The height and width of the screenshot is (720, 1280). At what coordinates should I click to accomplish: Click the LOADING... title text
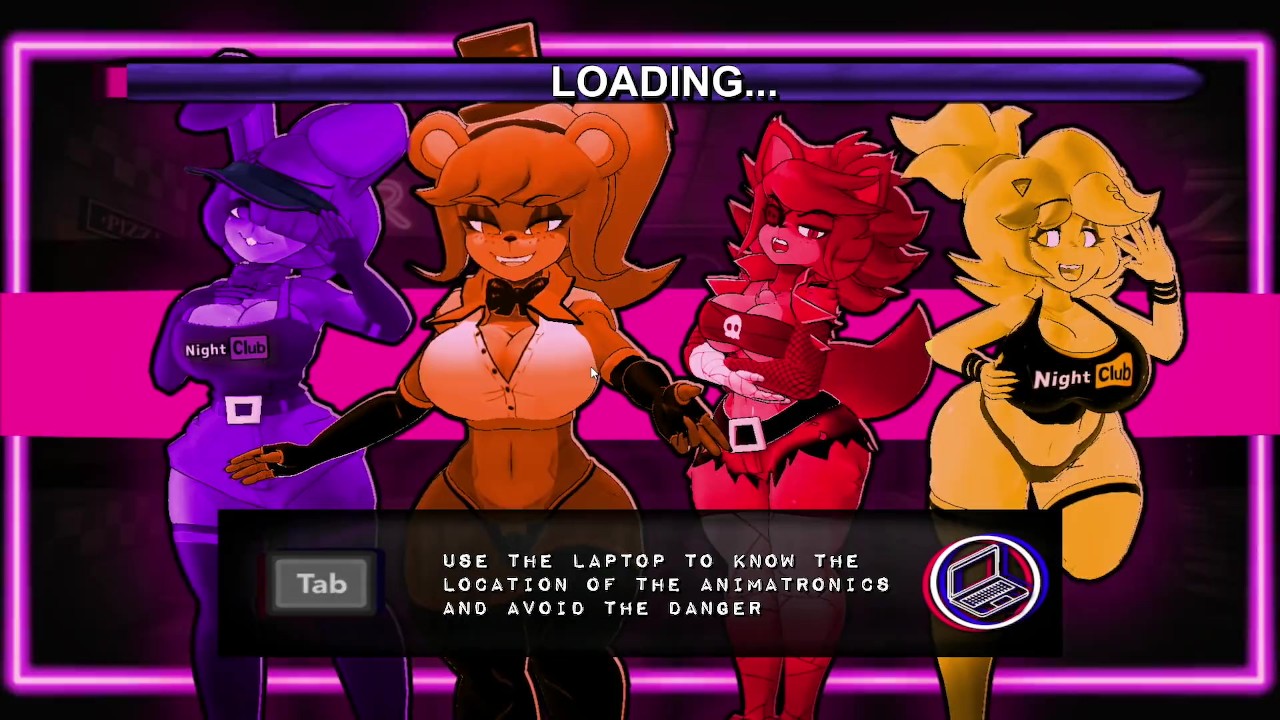coord(663,82)
